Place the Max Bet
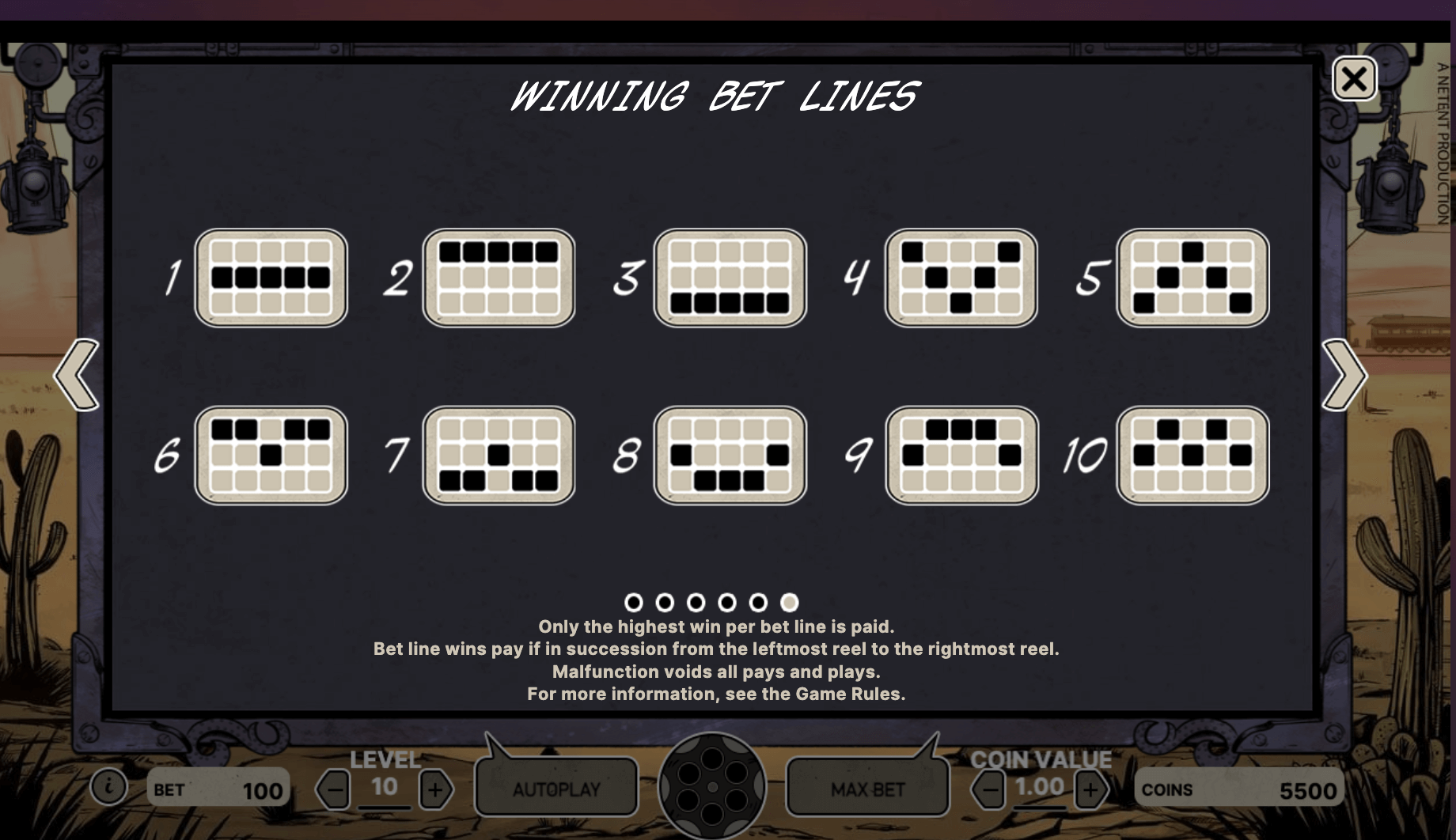 click(867, 788)
